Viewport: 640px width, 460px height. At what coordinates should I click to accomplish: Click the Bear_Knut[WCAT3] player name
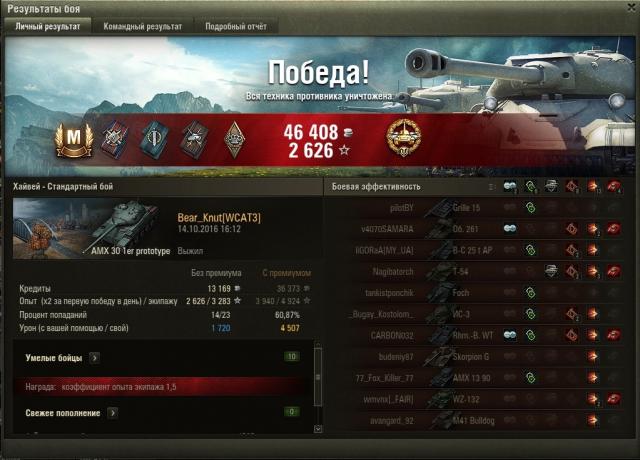[x=219, y=217]
